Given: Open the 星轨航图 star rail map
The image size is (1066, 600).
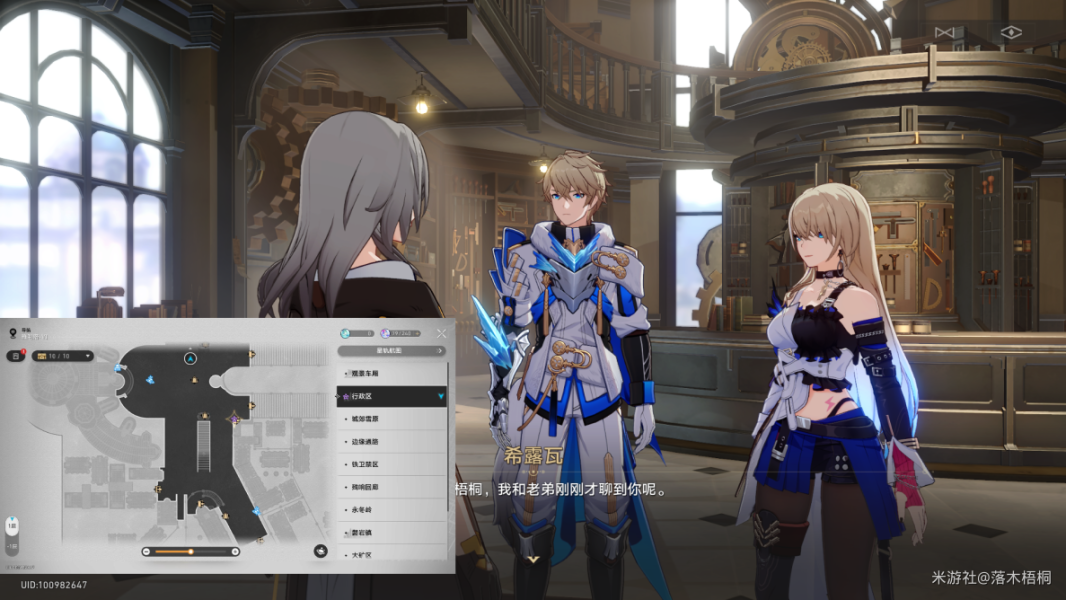Looking at the screenshot, I should 391,351.
